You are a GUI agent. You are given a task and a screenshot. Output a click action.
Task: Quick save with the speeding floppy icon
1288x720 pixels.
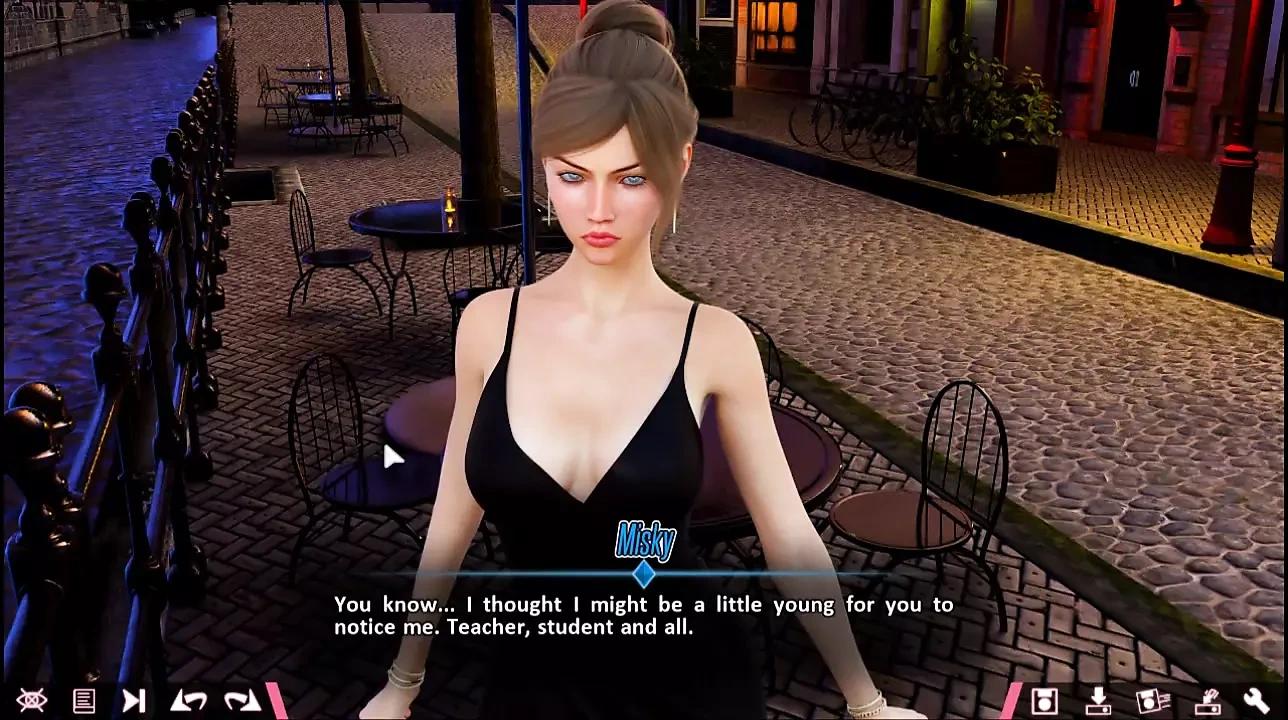(1152, 701)
